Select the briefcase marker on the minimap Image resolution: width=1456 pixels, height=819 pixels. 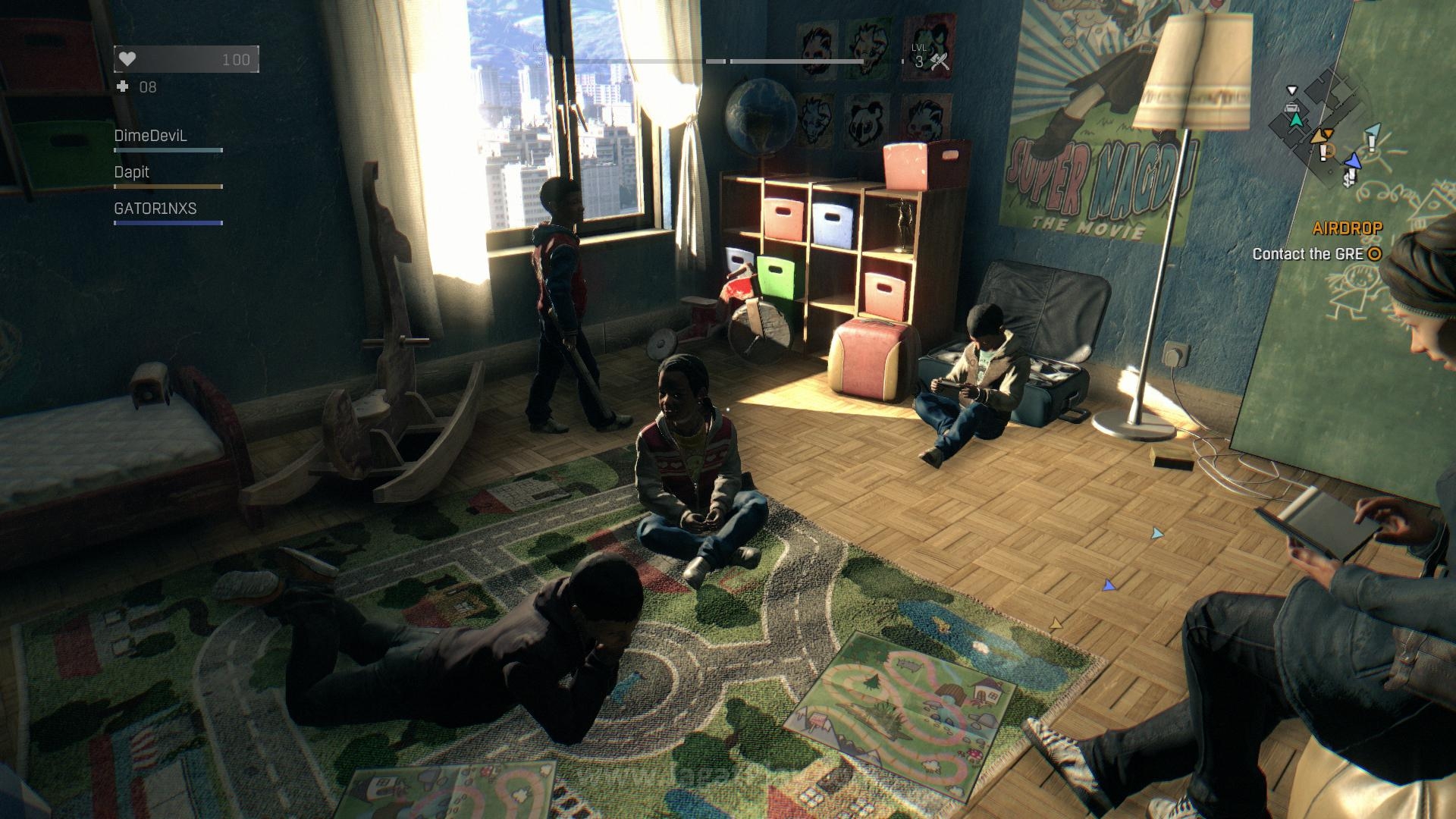[1291, 108]
